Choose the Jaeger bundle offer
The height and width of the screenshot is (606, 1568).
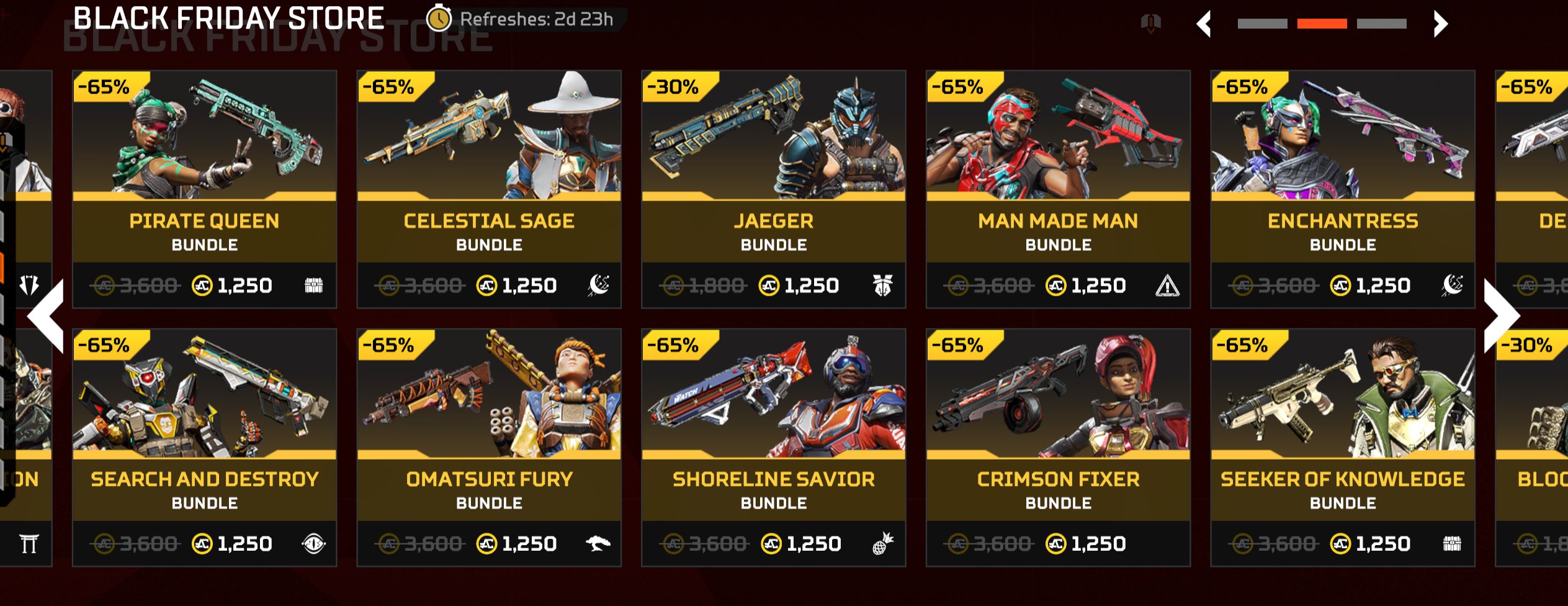(773, 189)
